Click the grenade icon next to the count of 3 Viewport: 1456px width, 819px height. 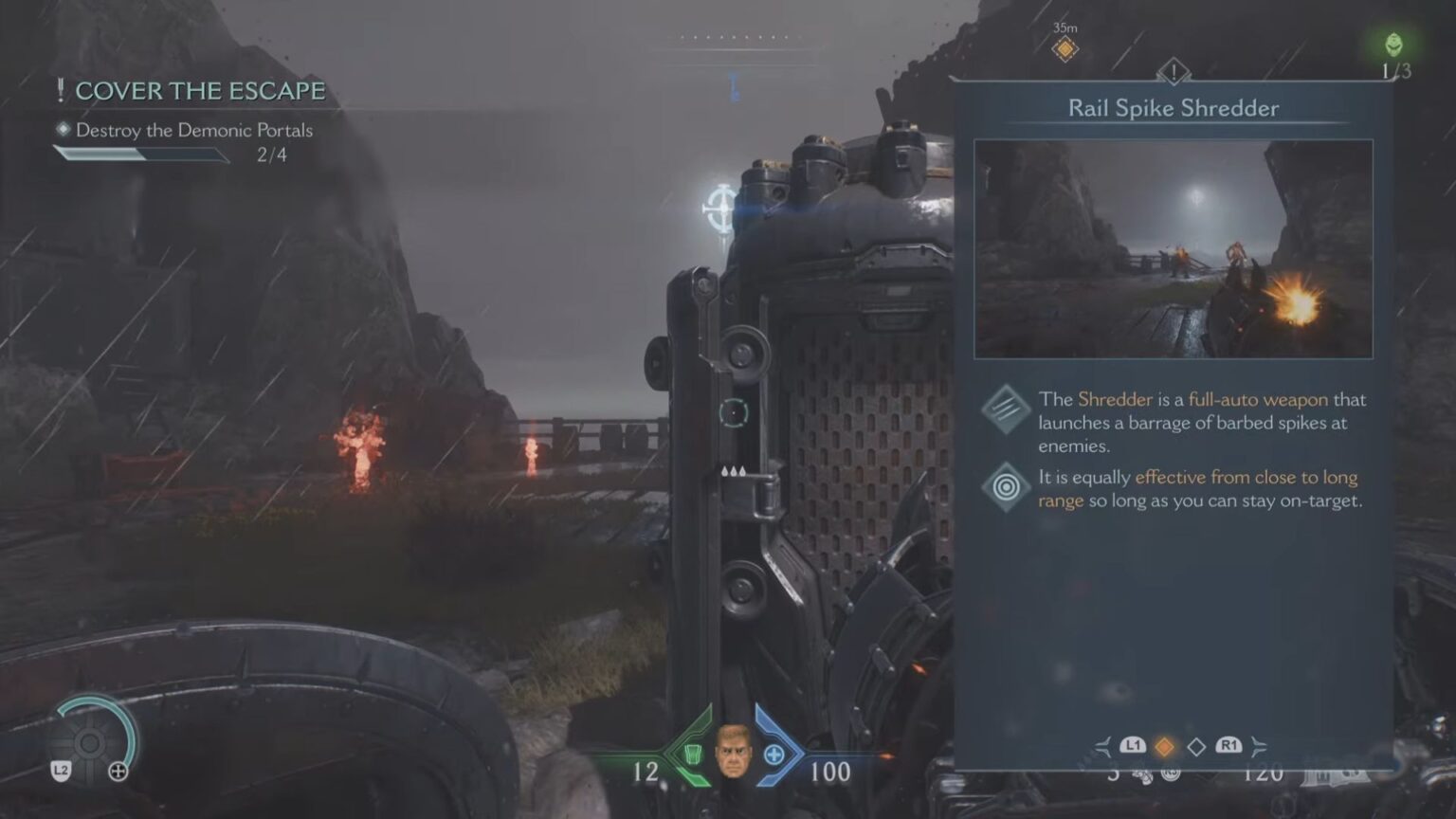(1143, 777)
